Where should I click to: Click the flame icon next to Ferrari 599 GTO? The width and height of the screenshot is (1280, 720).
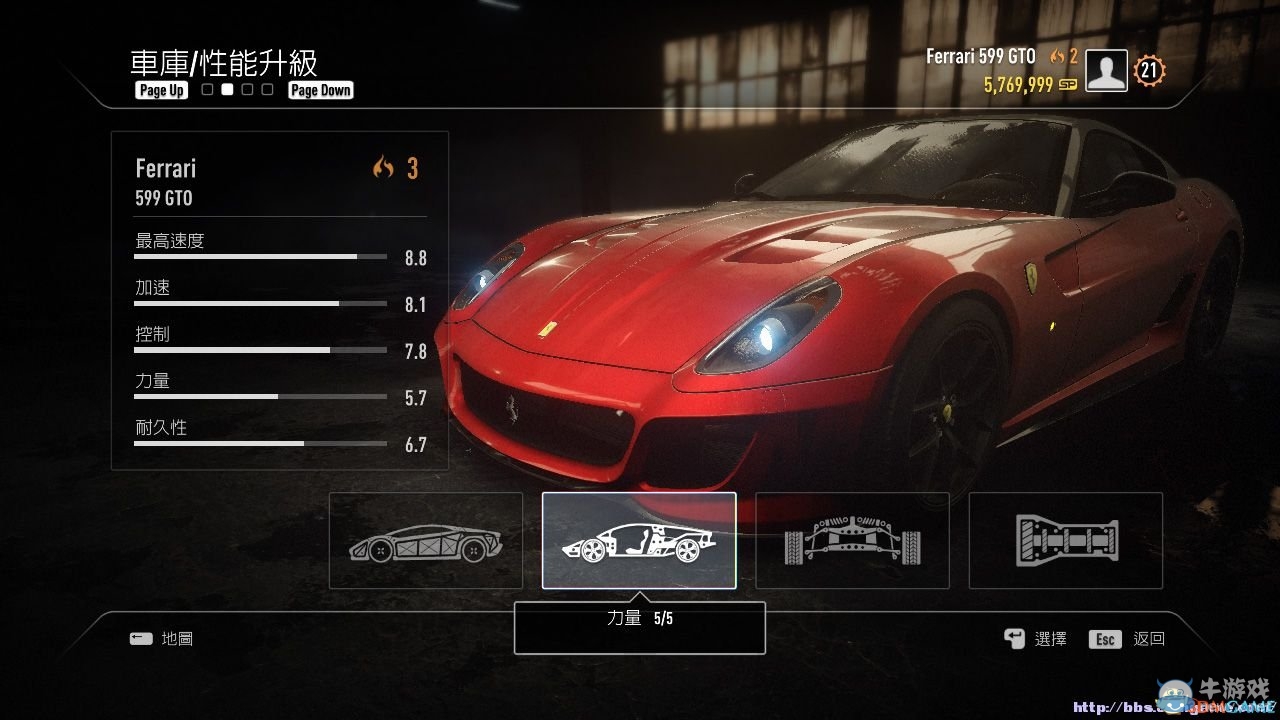click(x=1058, y=57)
